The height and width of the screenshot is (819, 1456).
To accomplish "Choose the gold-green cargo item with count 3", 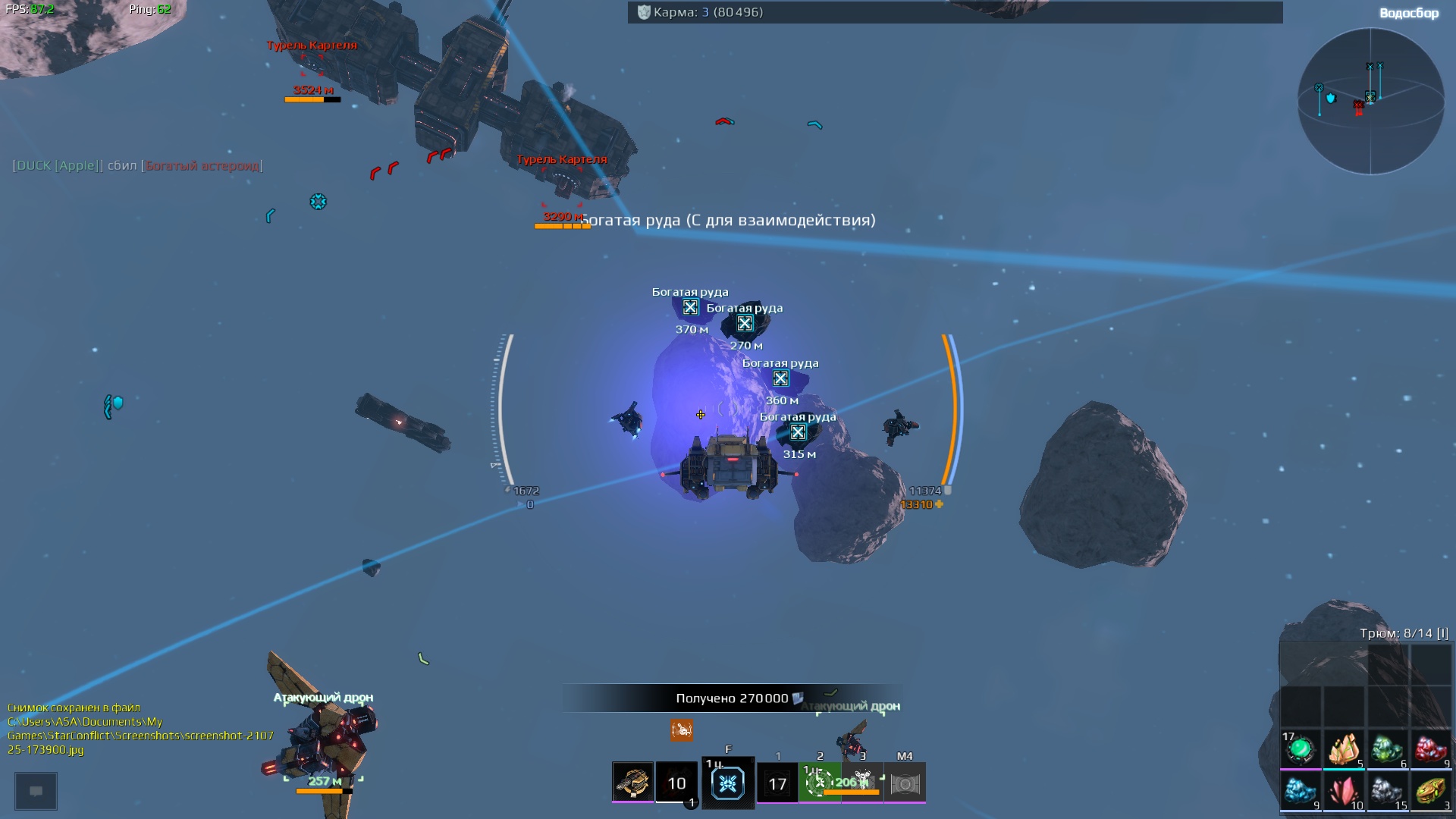I will pyautogui.click(x=1430, y=792).
